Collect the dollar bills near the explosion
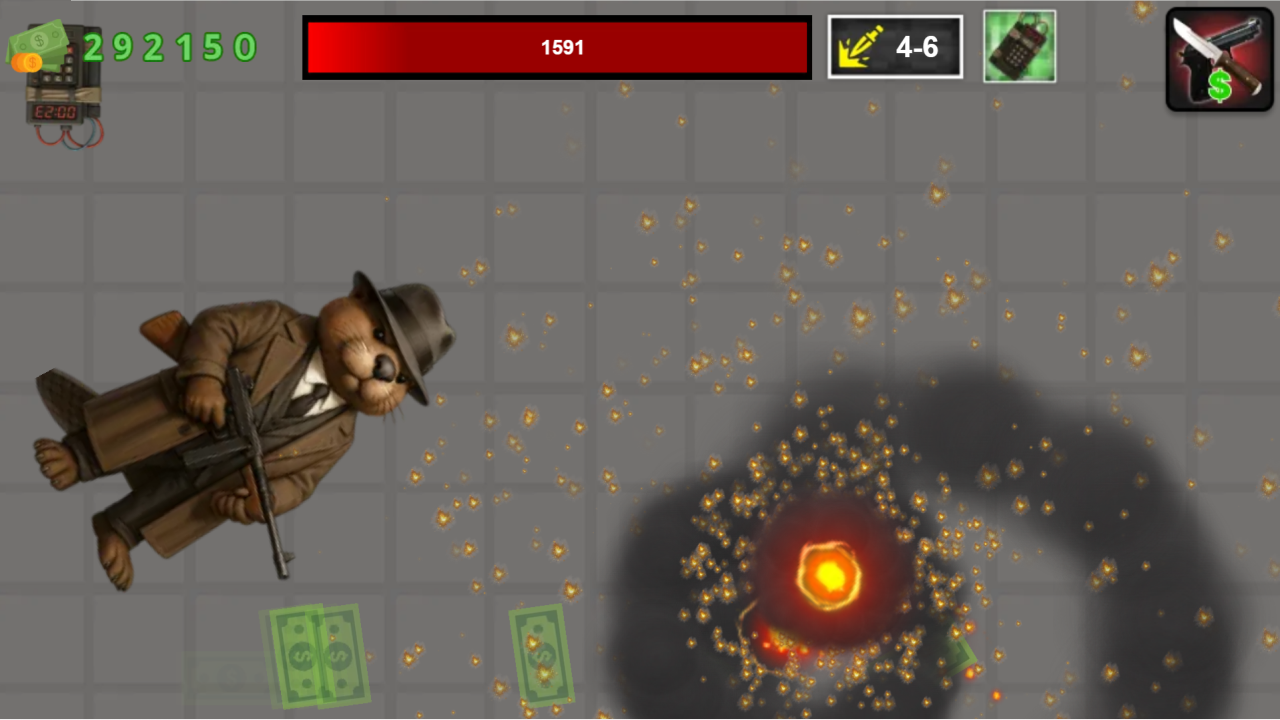 pyautogui.click(x=955, y=655)
